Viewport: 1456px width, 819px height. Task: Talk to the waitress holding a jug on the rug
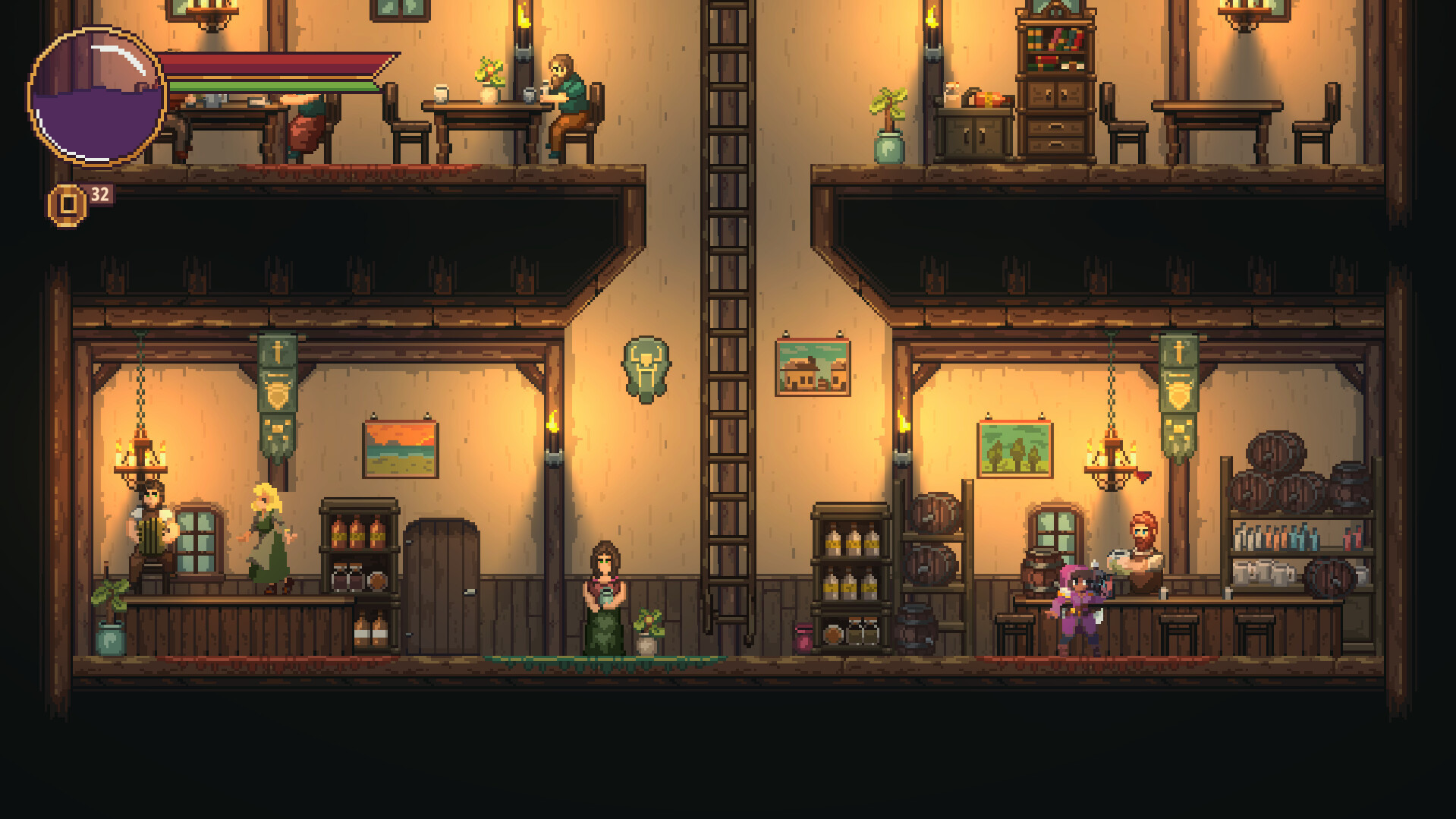coord(603,600)
